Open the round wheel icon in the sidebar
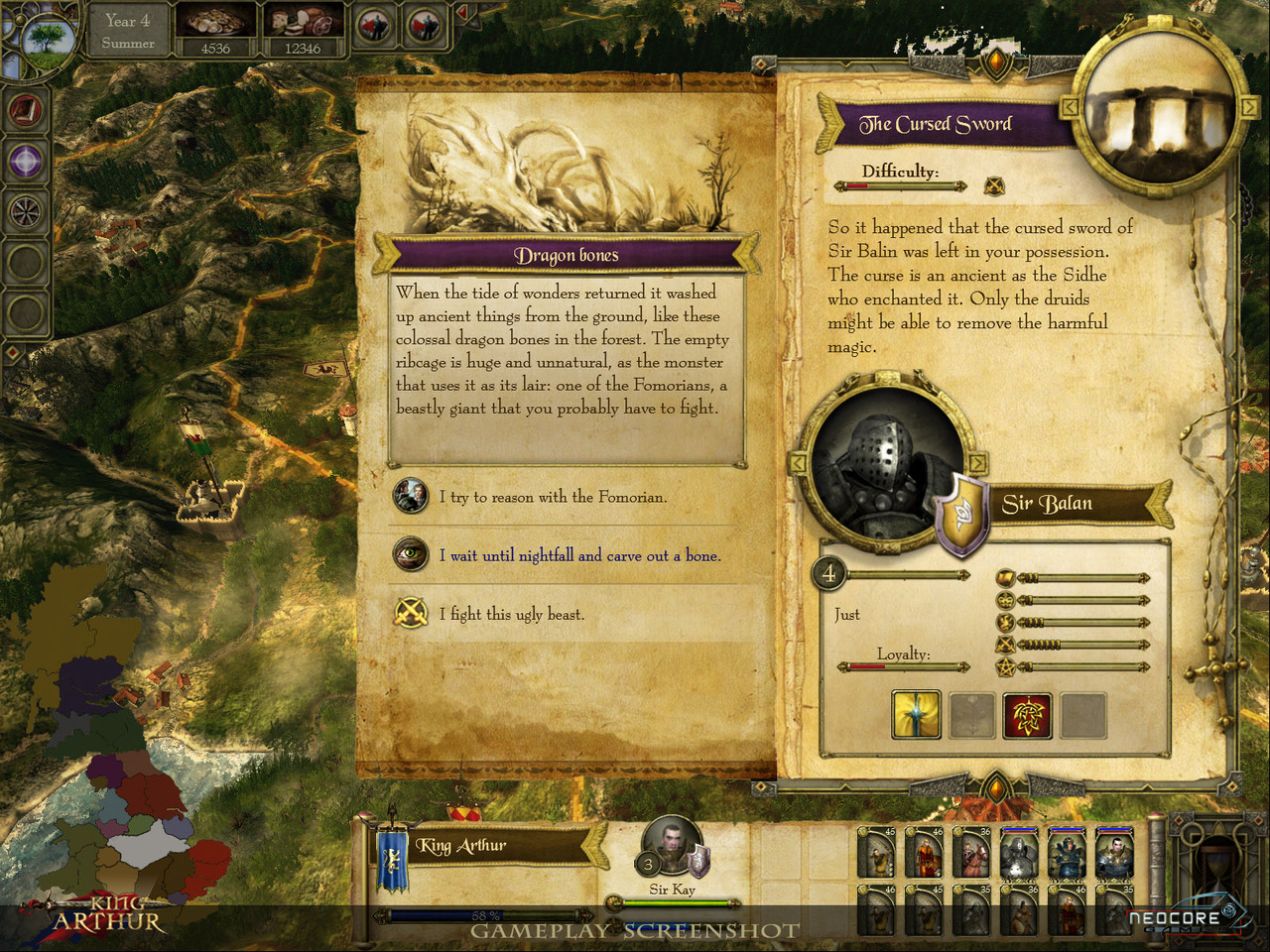Image resolution: width=1270 pixels, height=952 pixels. 26,210
